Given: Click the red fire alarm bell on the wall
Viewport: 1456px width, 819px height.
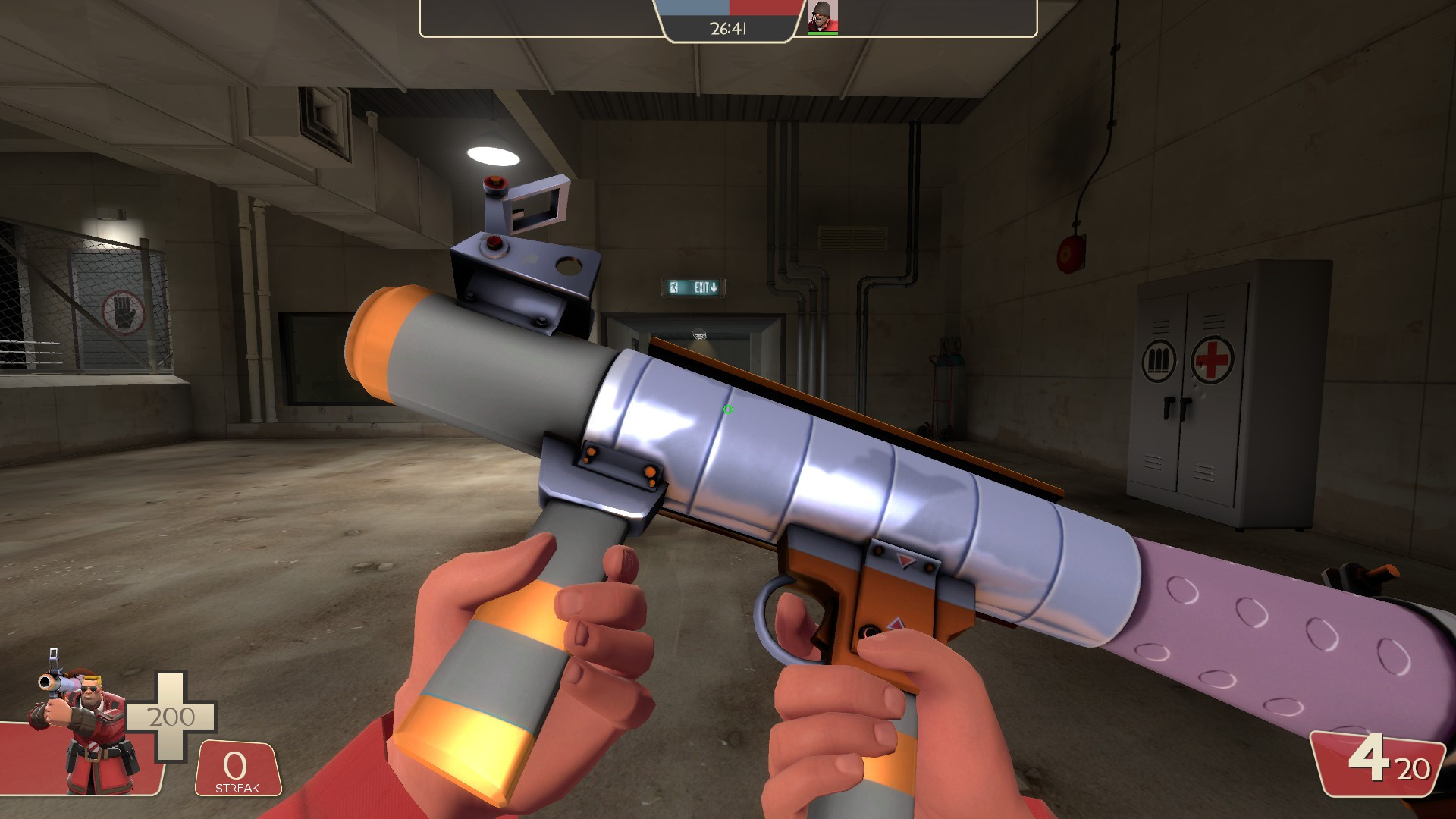Looking at the screenshot, I should tap(1071, 251).
